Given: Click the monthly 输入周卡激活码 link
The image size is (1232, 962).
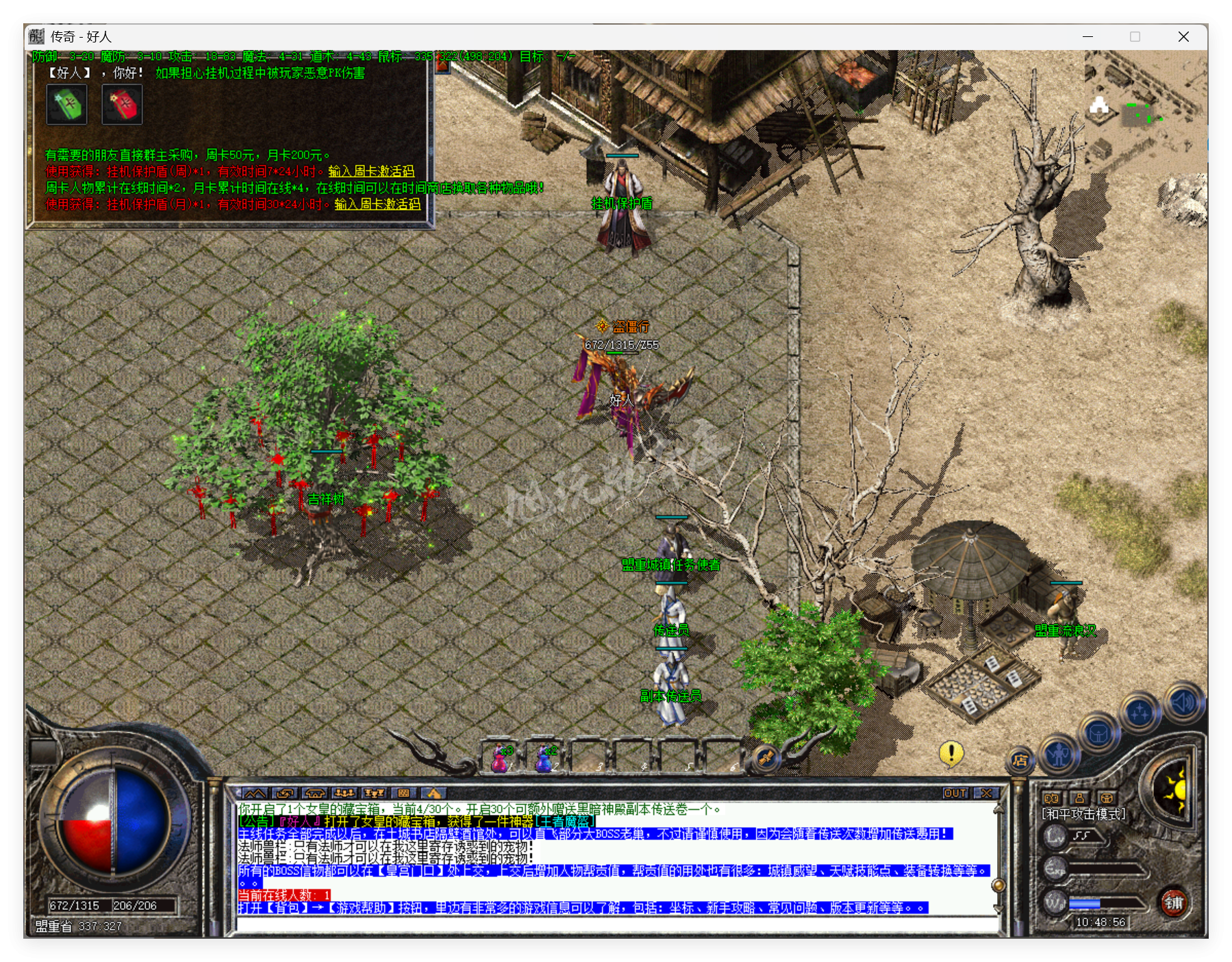Looking at the screenshot, I should [x=377, y=203].
